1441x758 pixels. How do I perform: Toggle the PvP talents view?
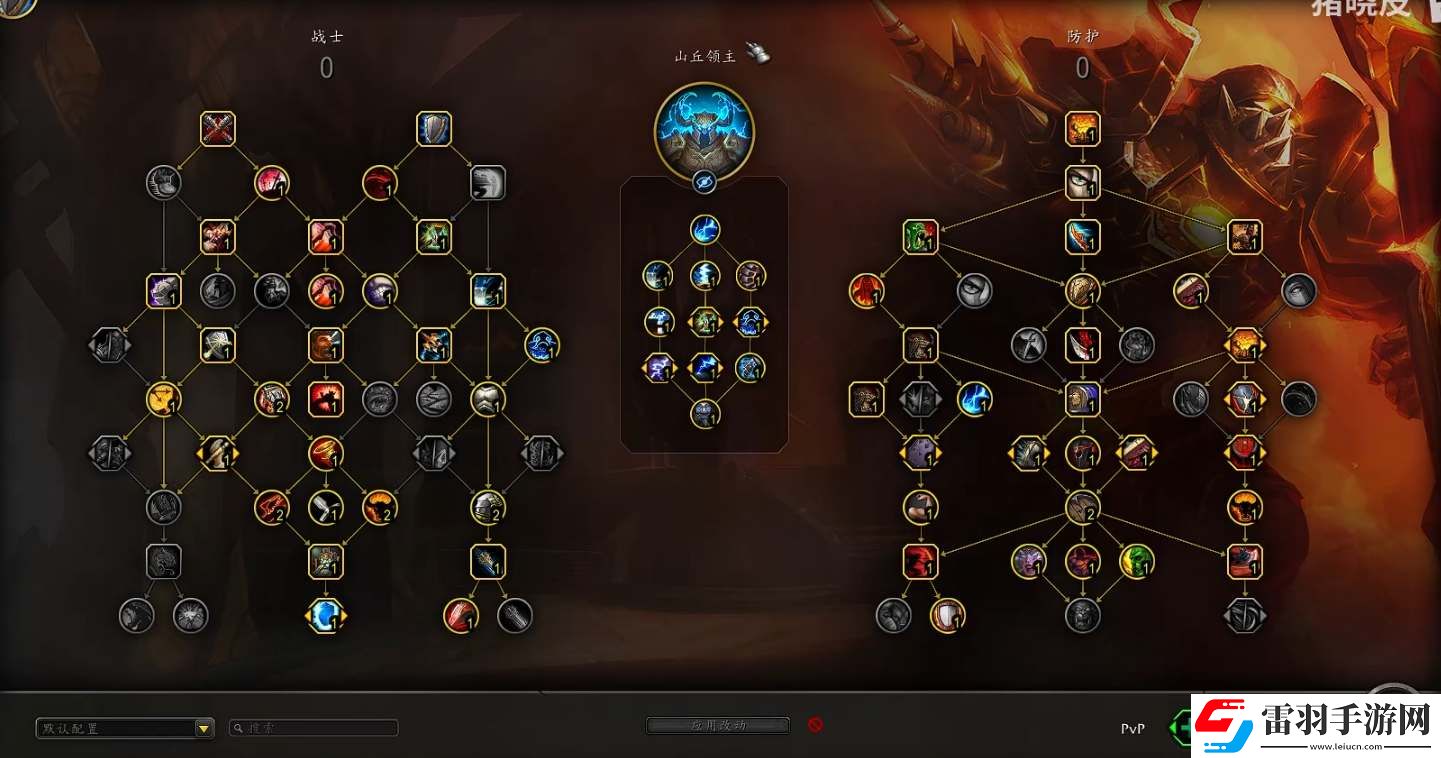pyautogui.click(x=1131, y=728)
